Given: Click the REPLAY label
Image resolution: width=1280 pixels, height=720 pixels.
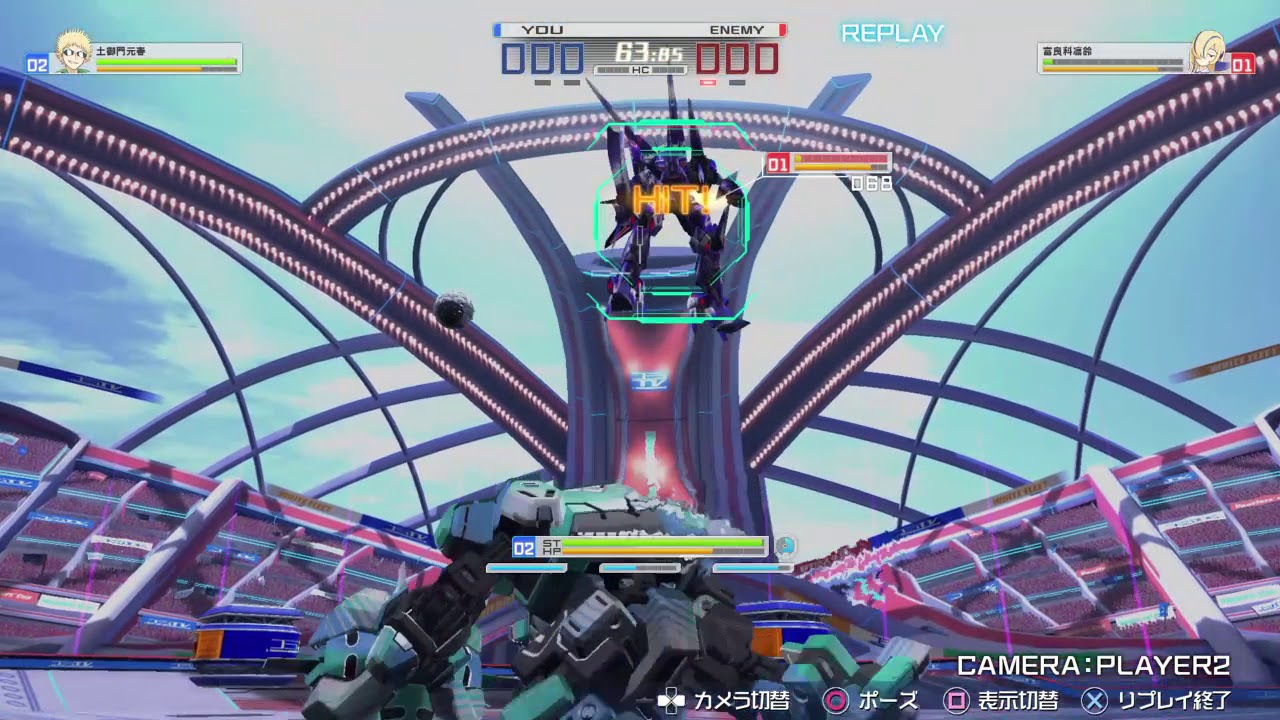Looking at the screenshot, I should pos(891,33).
